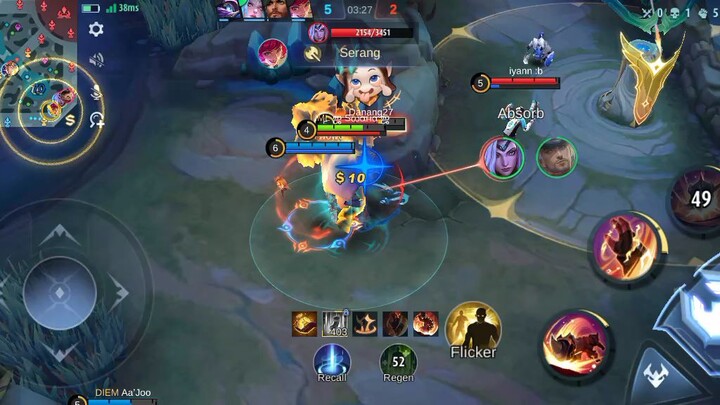This screenshot has height=405, width=720.
Task: Use the Regen ability
Action: point(398,362)
